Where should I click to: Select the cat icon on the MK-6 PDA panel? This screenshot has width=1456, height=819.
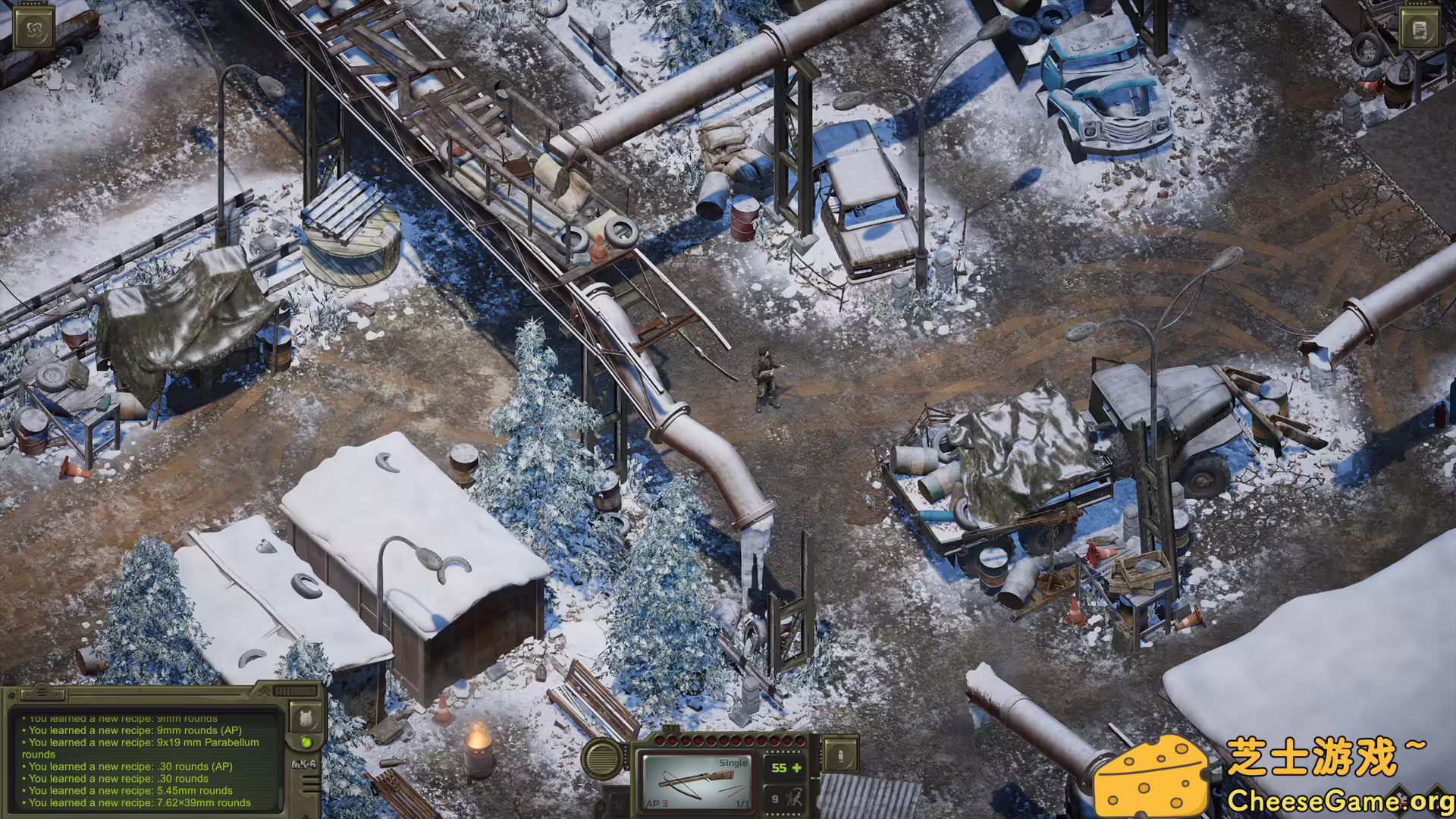coord(307,719)
